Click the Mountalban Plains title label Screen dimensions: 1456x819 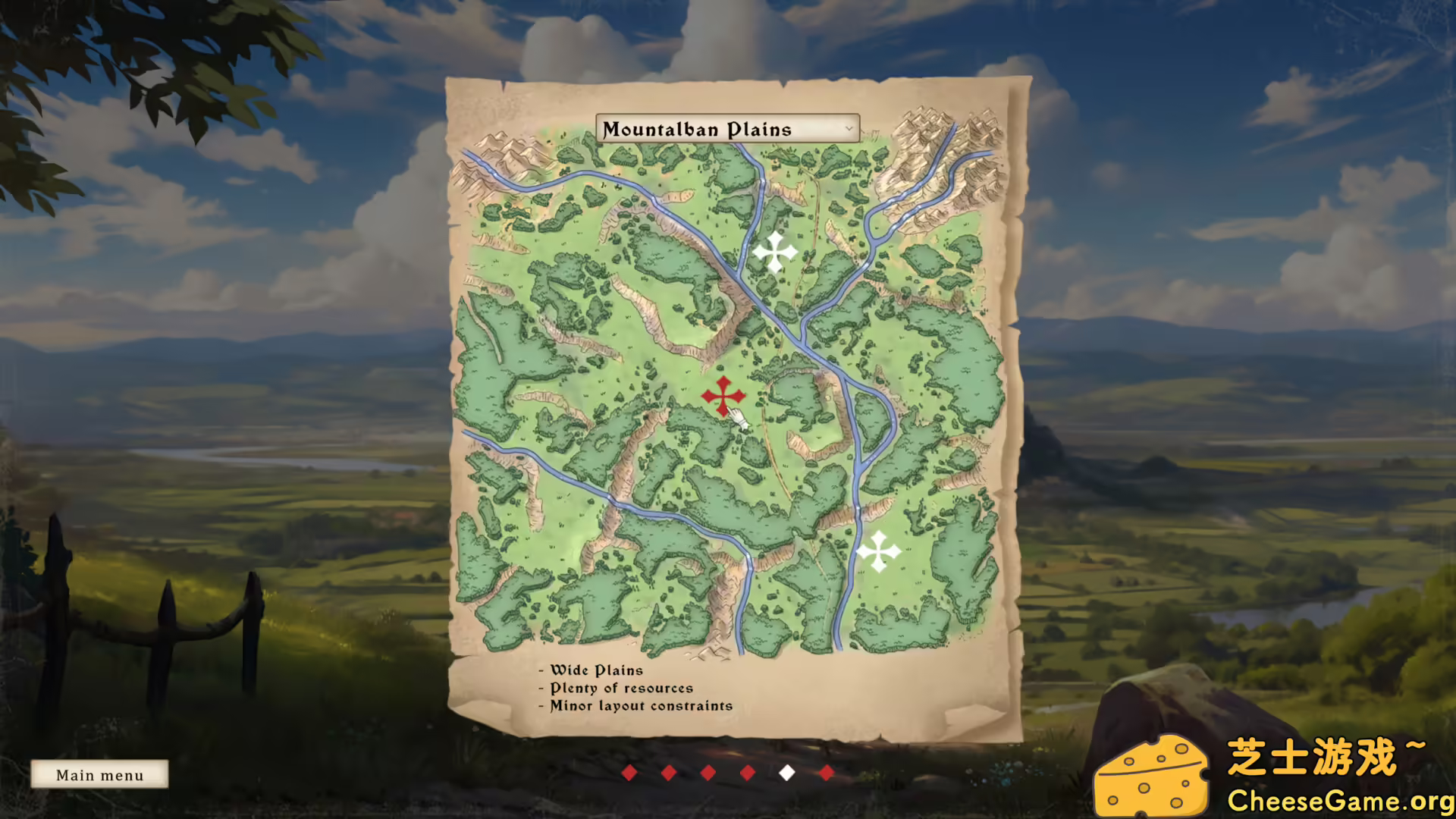(x=698, y=129)
